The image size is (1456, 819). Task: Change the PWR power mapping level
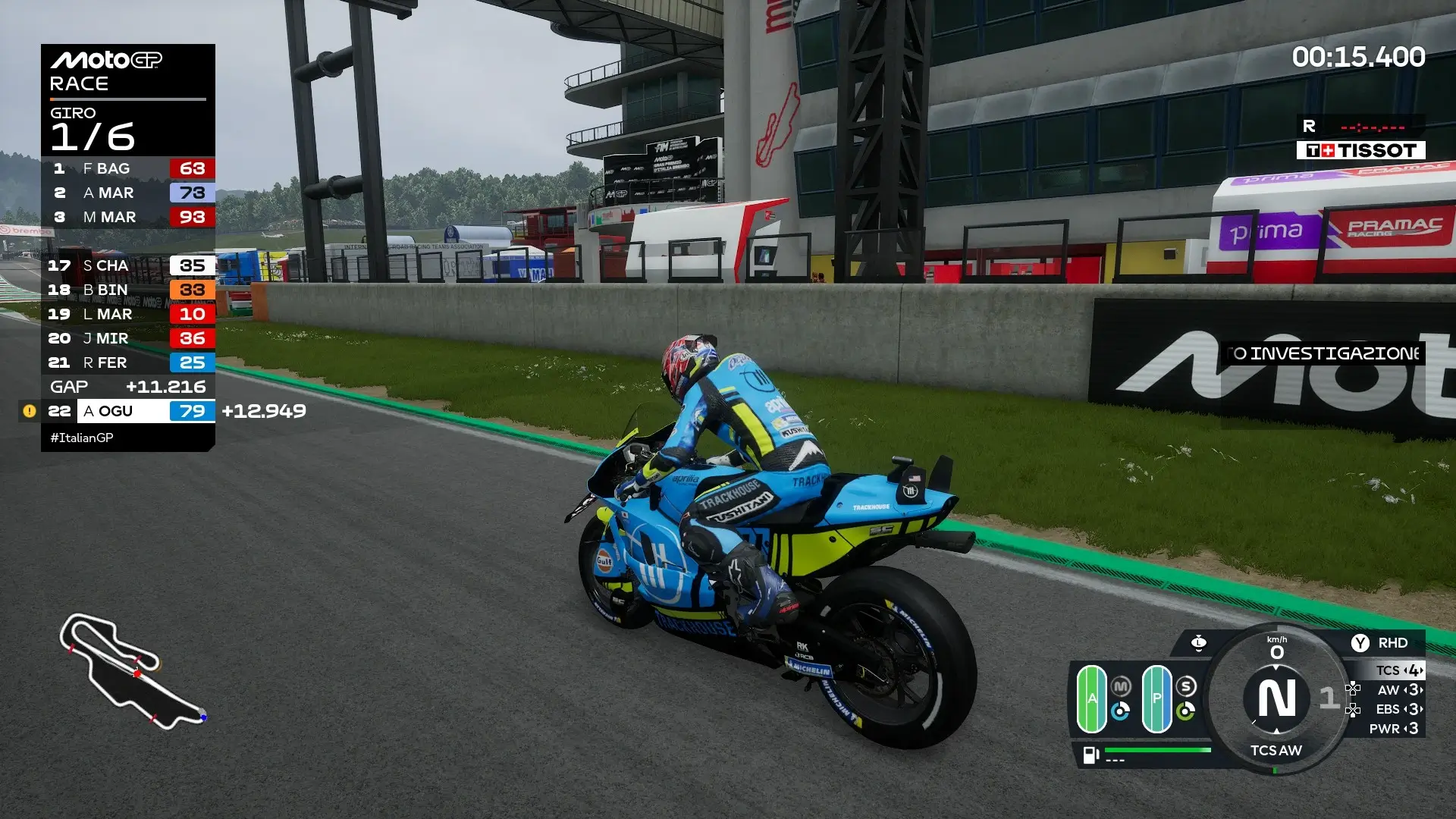1399,729
